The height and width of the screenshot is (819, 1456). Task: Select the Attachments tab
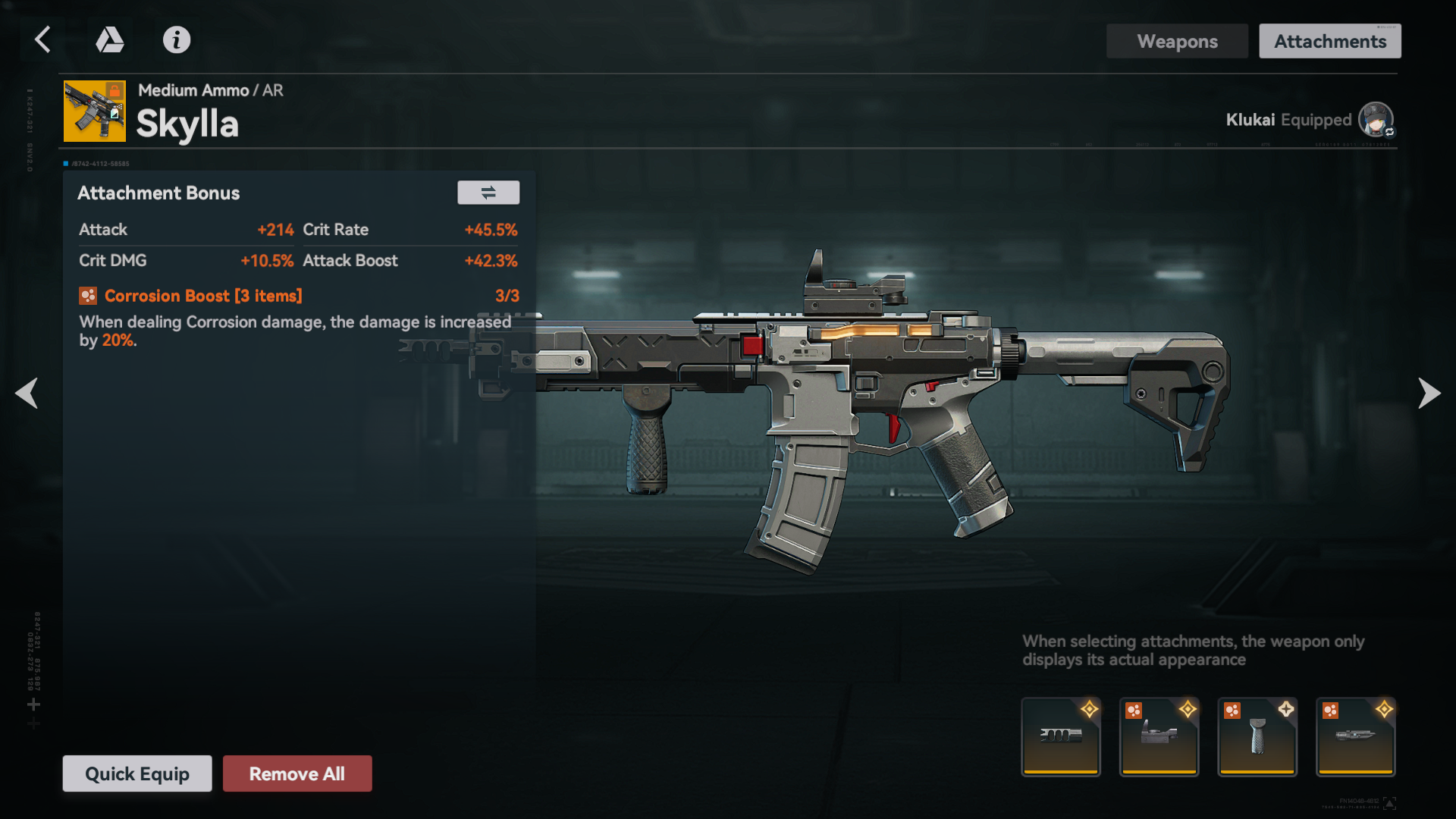[x=1330, y=41]
